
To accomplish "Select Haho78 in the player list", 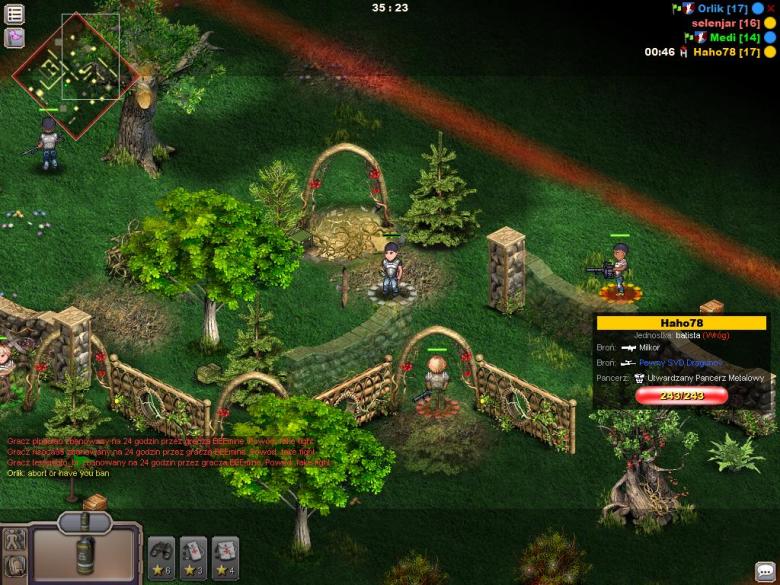I will click(727, 52).
